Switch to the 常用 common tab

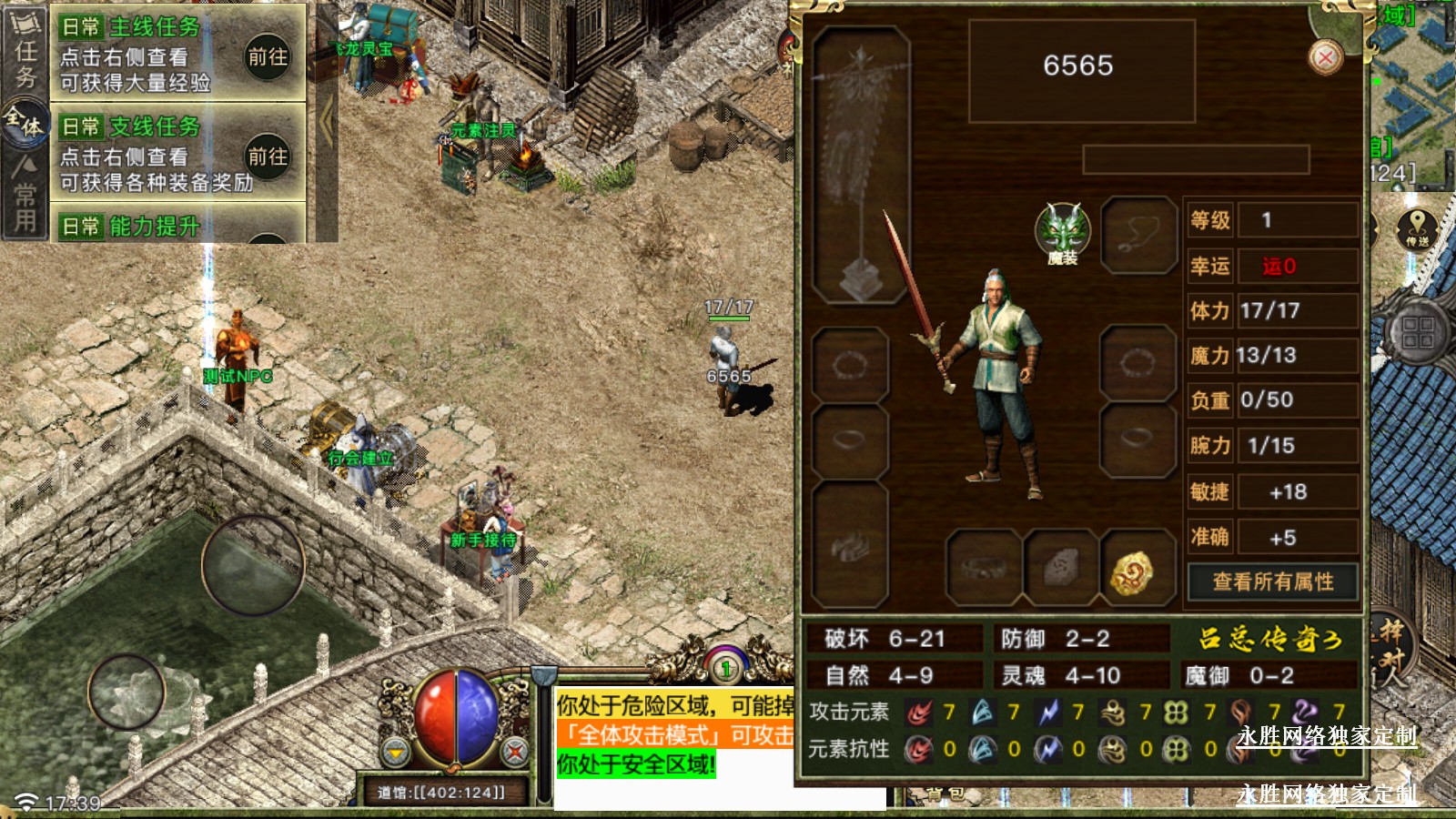tap(25, 196)
